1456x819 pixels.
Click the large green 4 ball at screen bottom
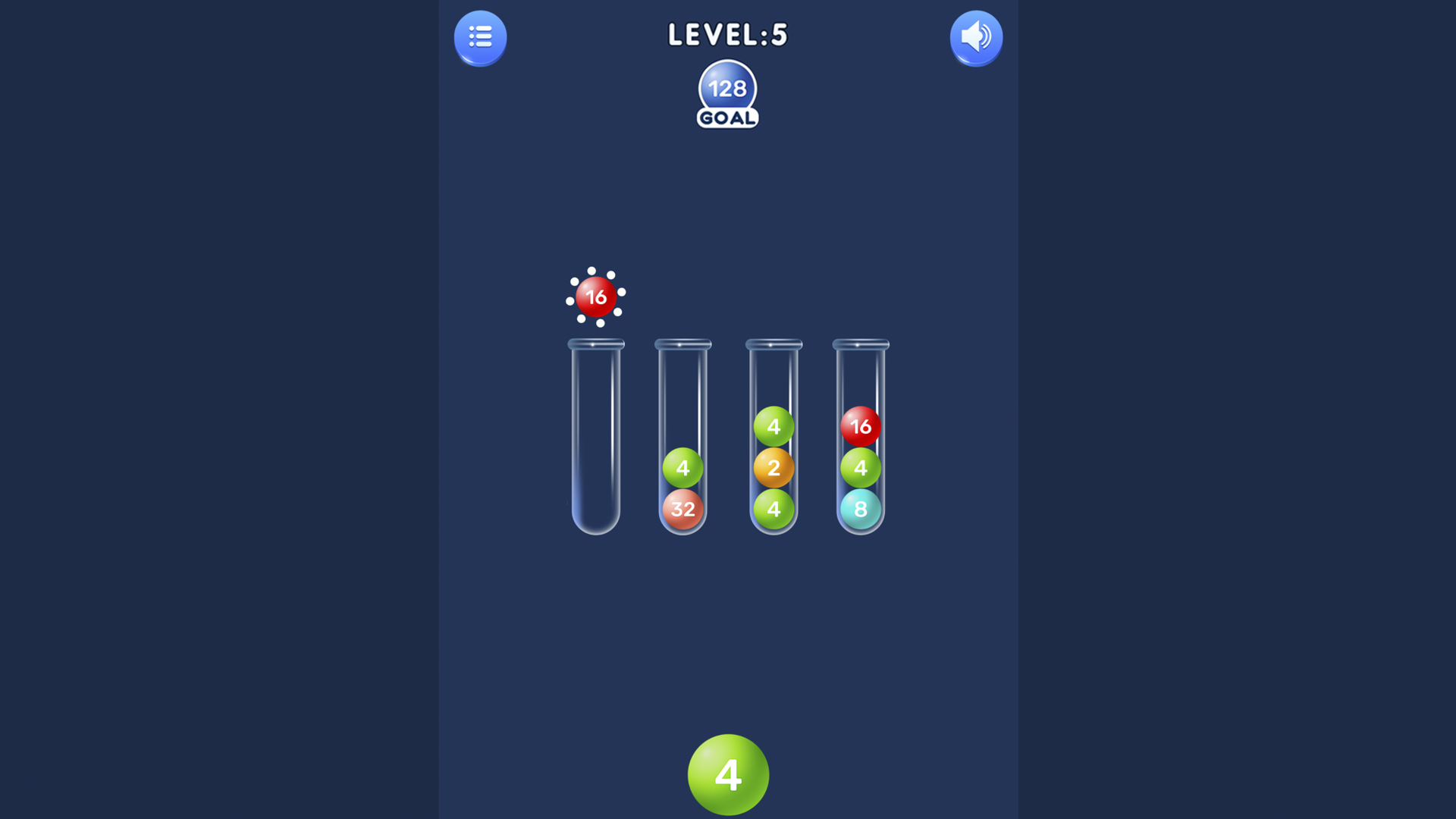(x=727, y=773)
